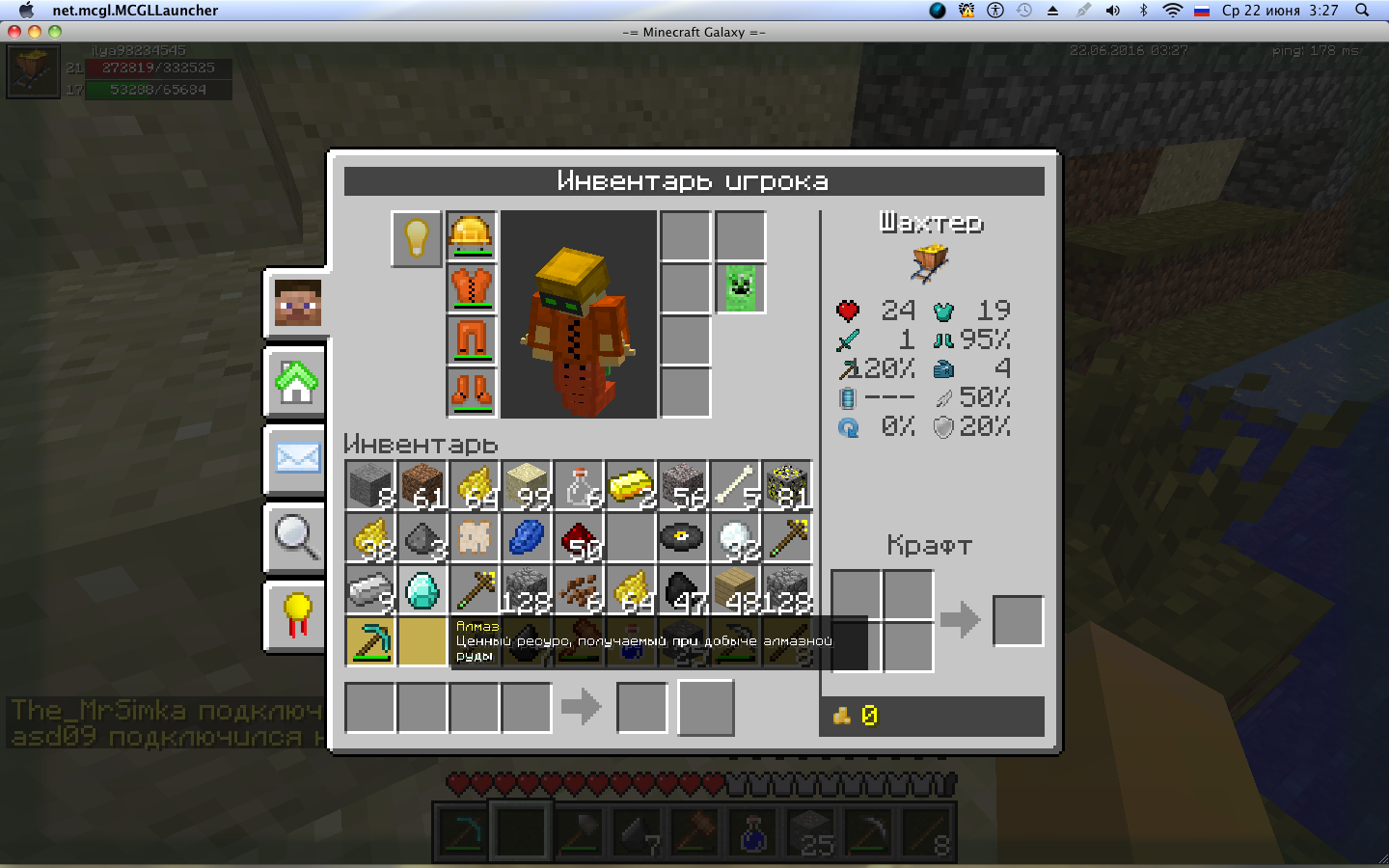Image resolution: width=1389 pixels, height=868 pixels.
Task: Open the magnifying glass search tab
Action: tap(297, 536)
